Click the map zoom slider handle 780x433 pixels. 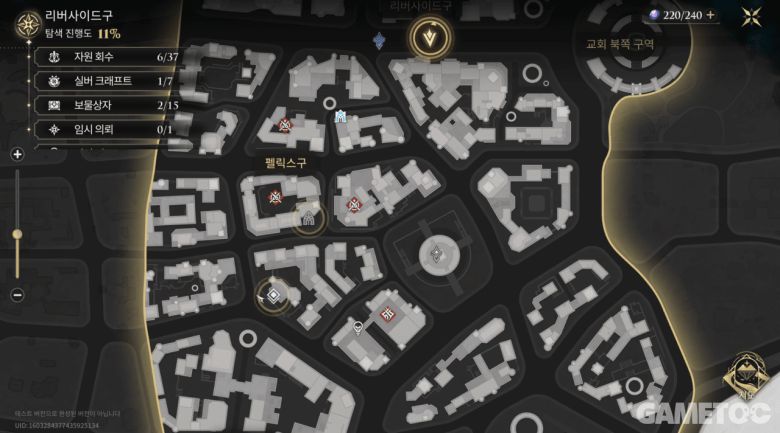point(17,234)
